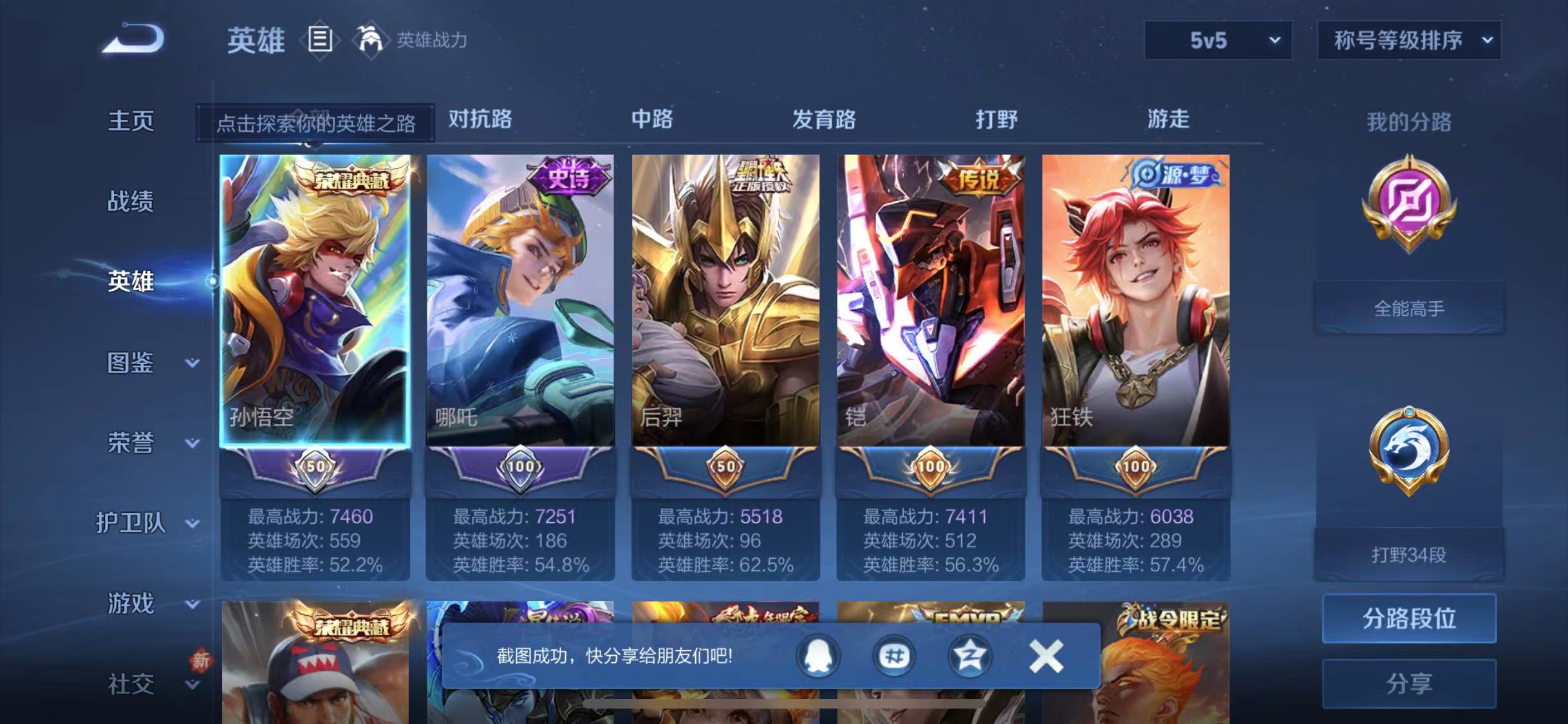1568x724 pixels.
Task: Click the purple 全能高手 badge emblem
Action: pyautogui.click(x=1410, y=212)
